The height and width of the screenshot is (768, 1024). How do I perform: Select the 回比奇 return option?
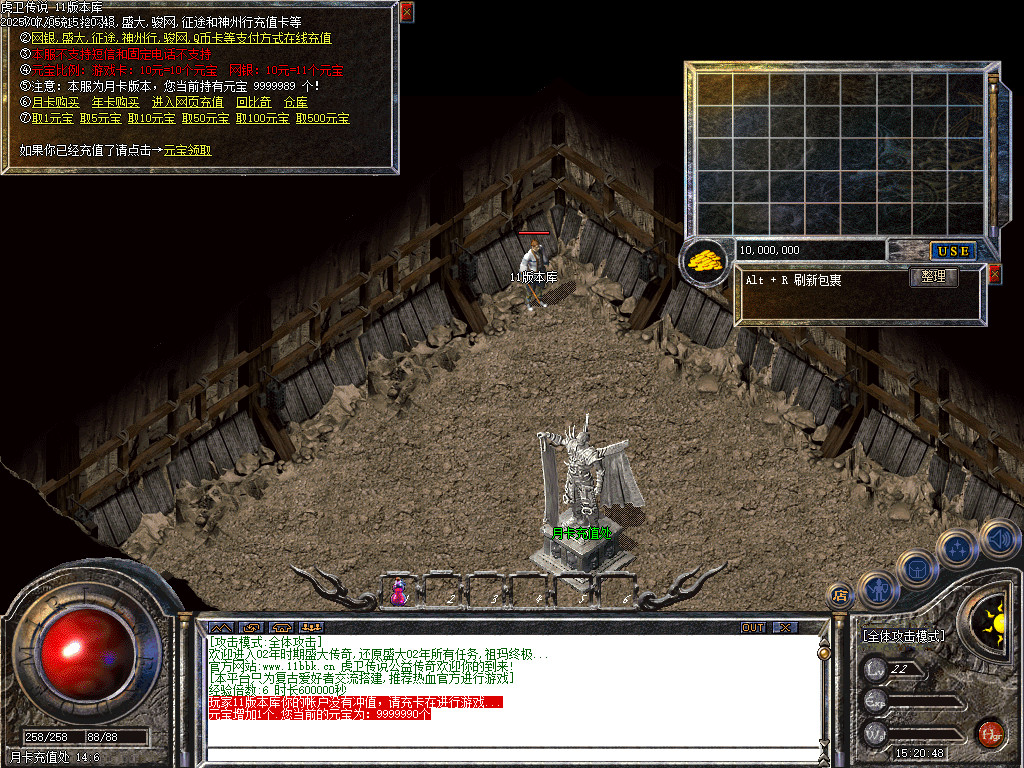click(253, 102)
